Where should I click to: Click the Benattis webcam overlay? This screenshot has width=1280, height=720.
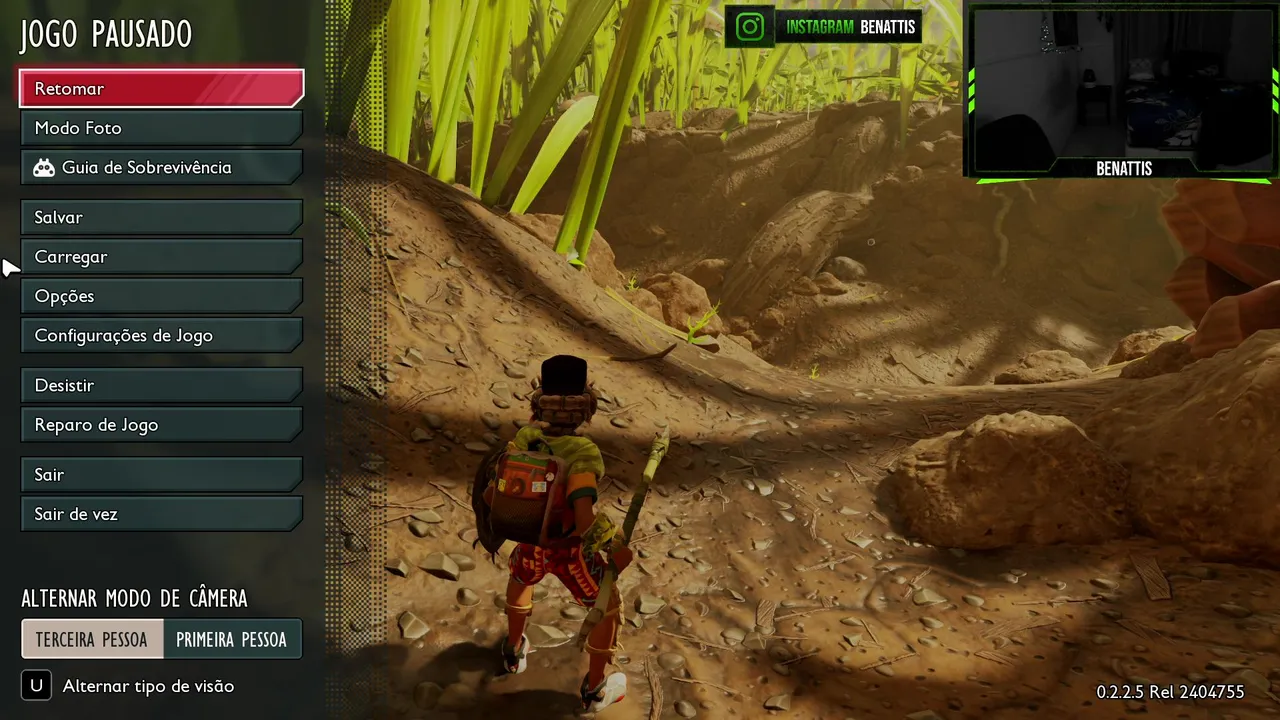click(x=1123, y=92)
